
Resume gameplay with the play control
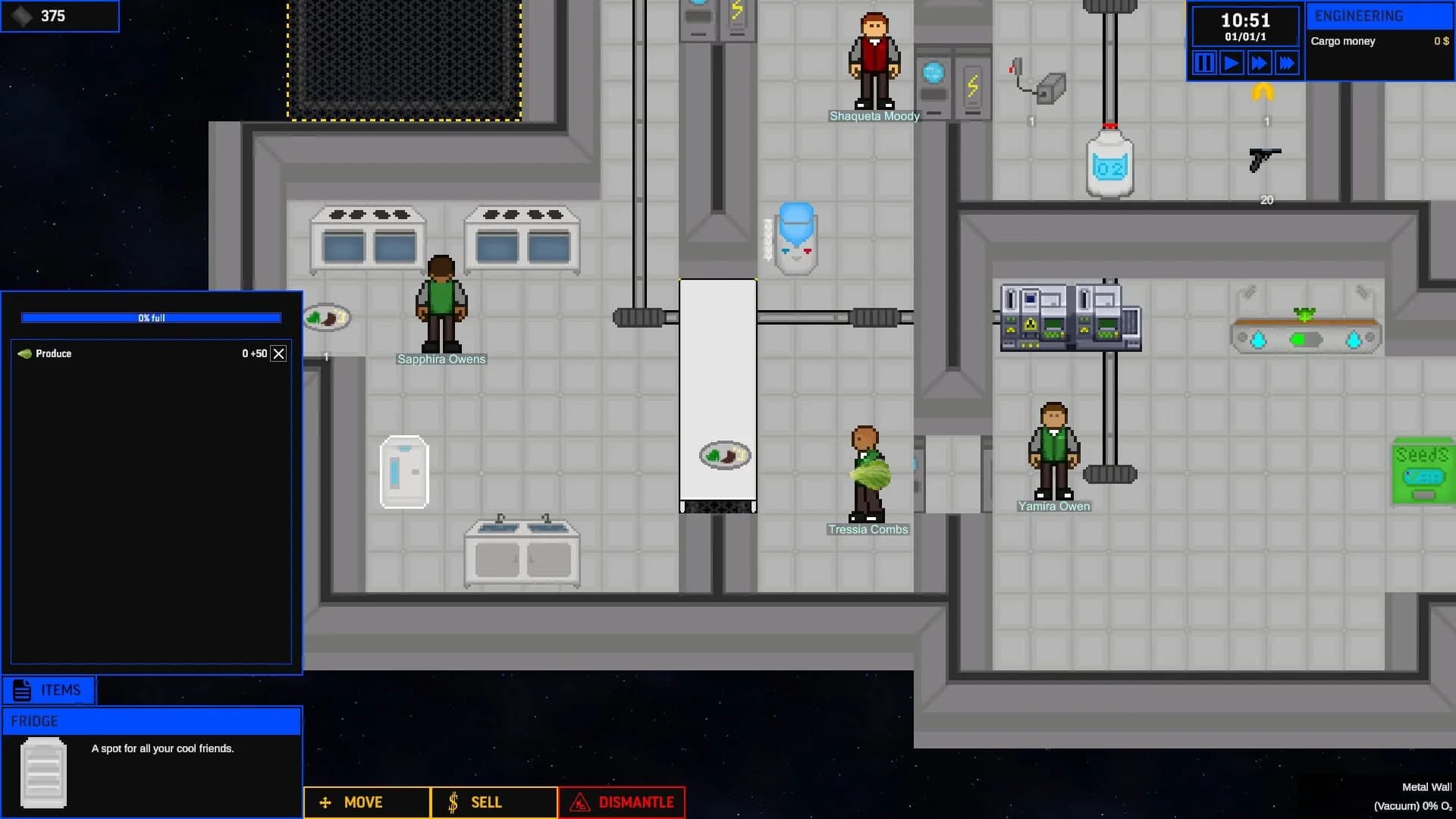pos(1232,63)
